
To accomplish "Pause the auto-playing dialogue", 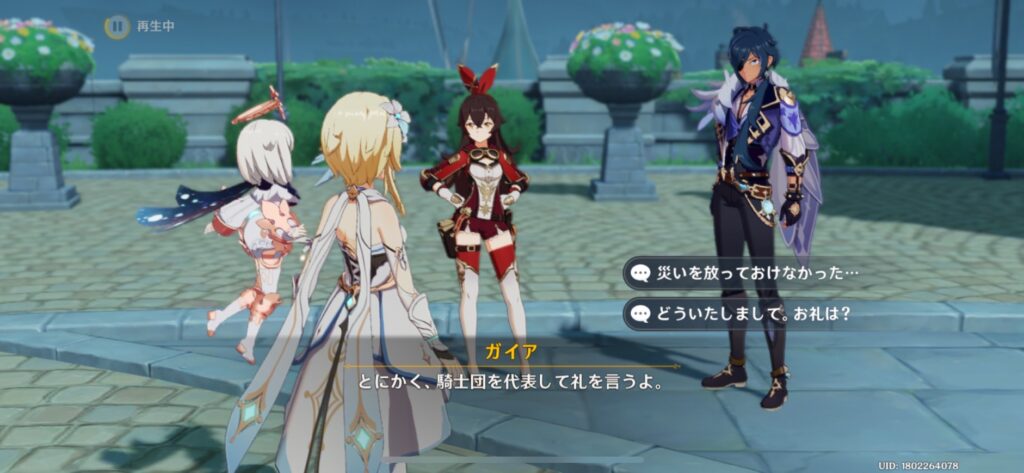I will pyautogui.click(x=118, y=26).
